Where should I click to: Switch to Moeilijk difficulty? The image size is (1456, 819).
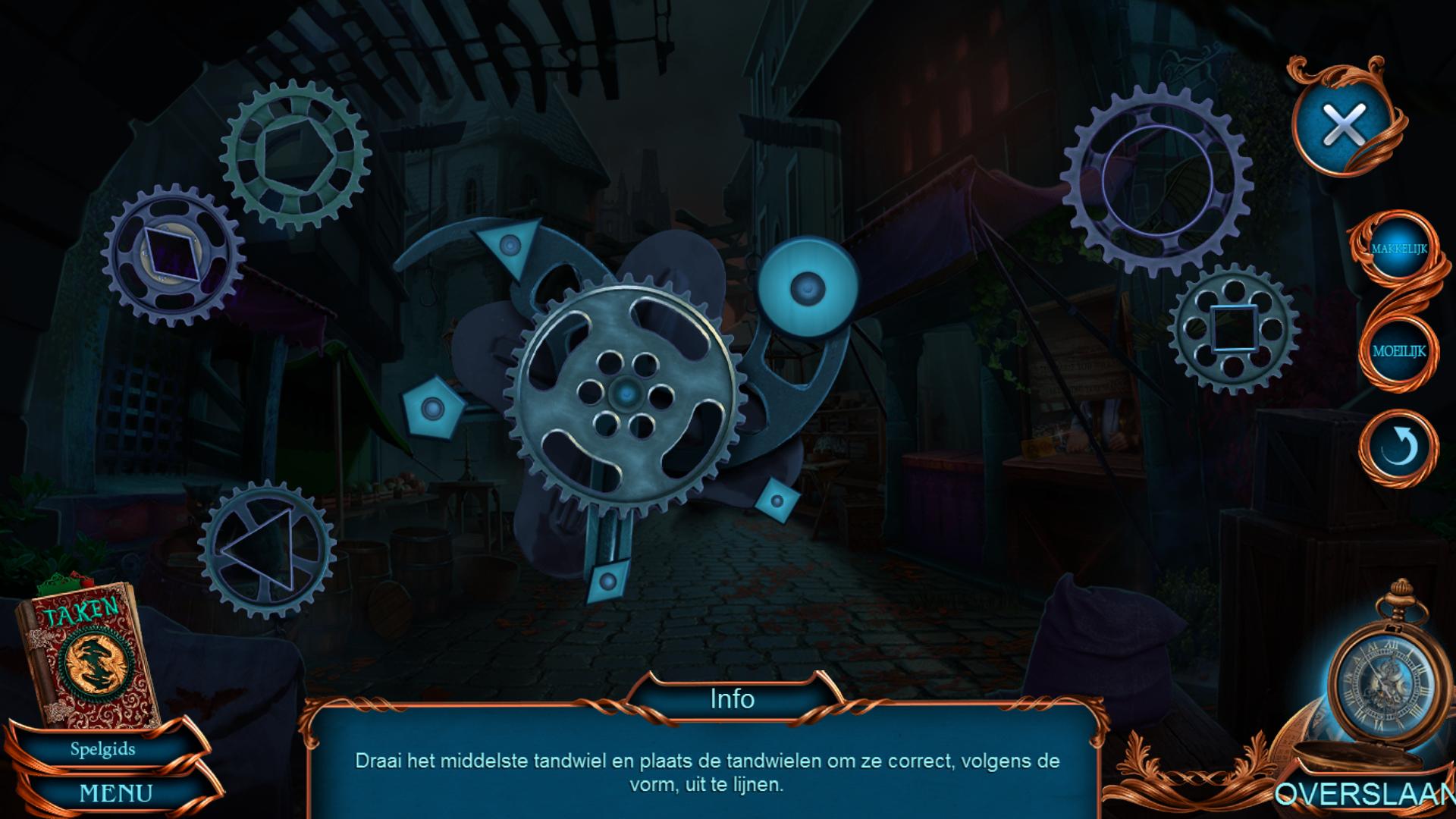click(x=1398, y=351)
